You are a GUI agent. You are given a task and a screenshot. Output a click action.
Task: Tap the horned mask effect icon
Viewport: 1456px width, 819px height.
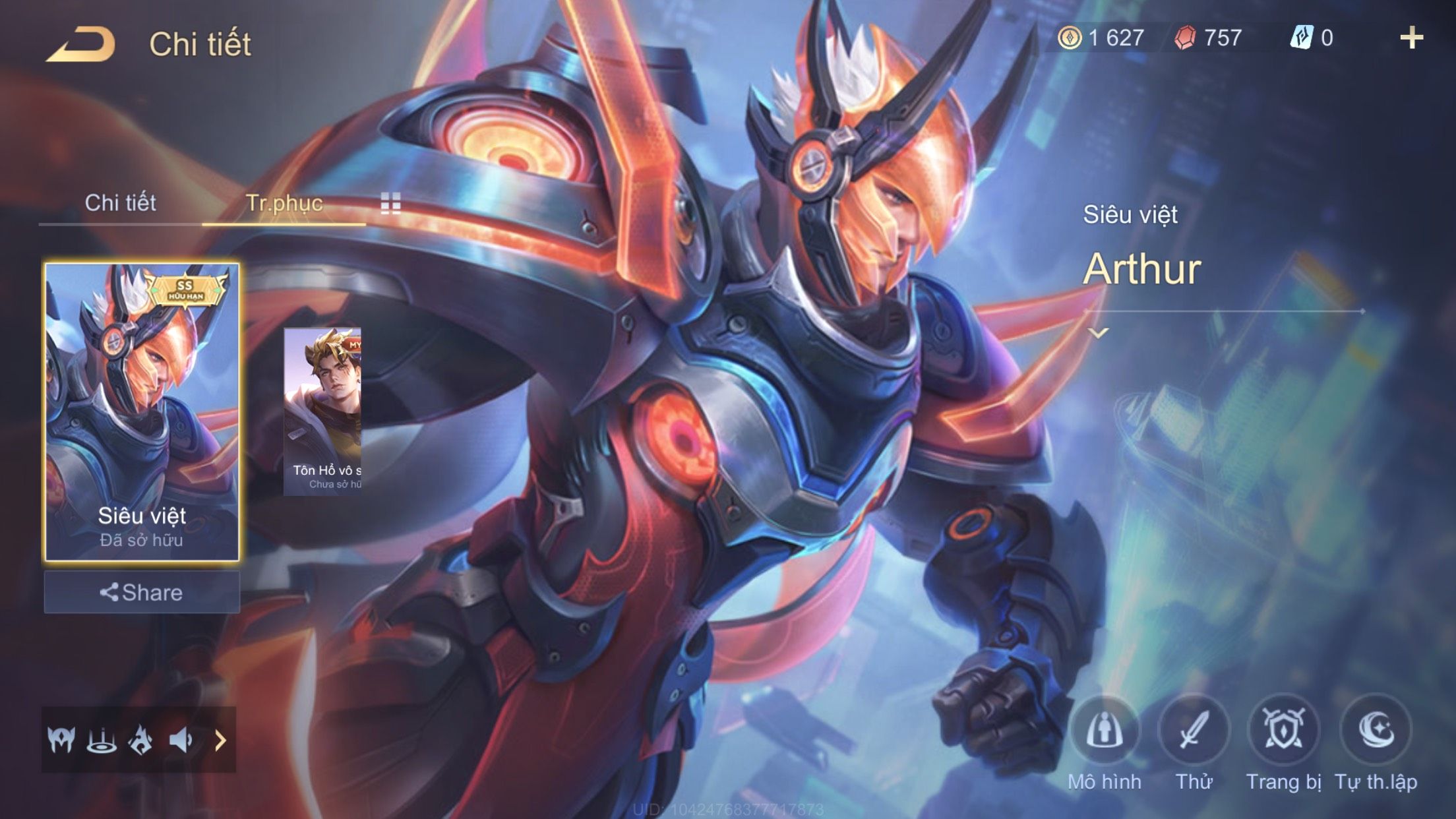(61, 740)
